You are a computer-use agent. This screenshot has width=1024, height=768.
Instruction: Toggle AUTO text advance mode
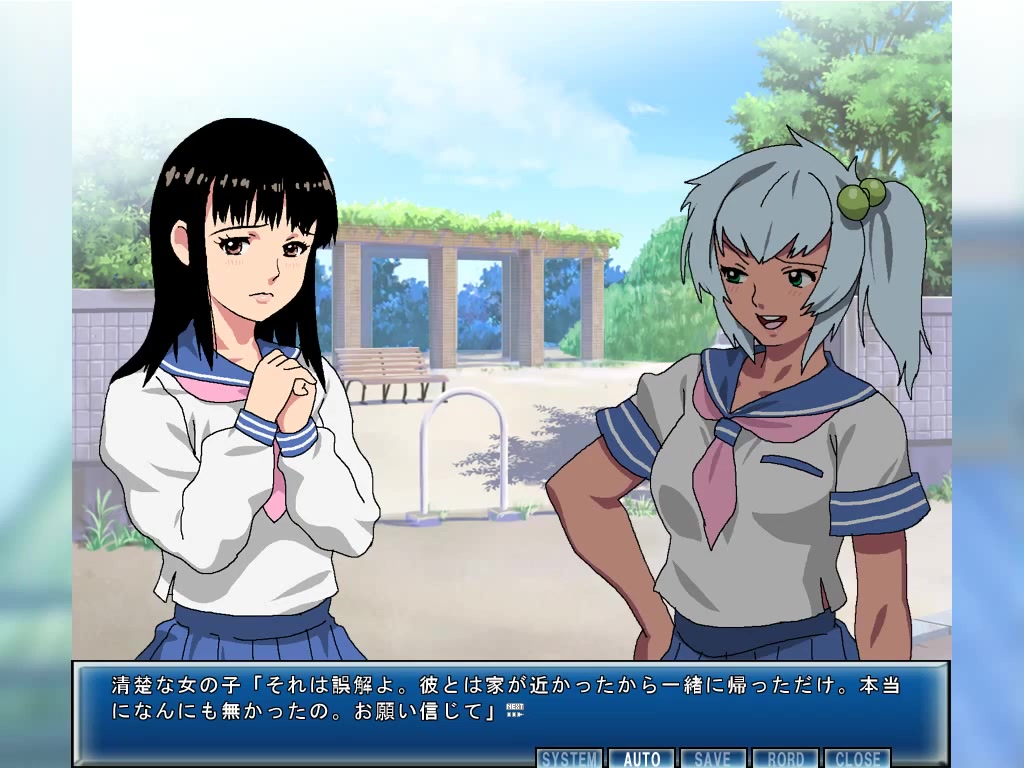[x=642, y=758]
